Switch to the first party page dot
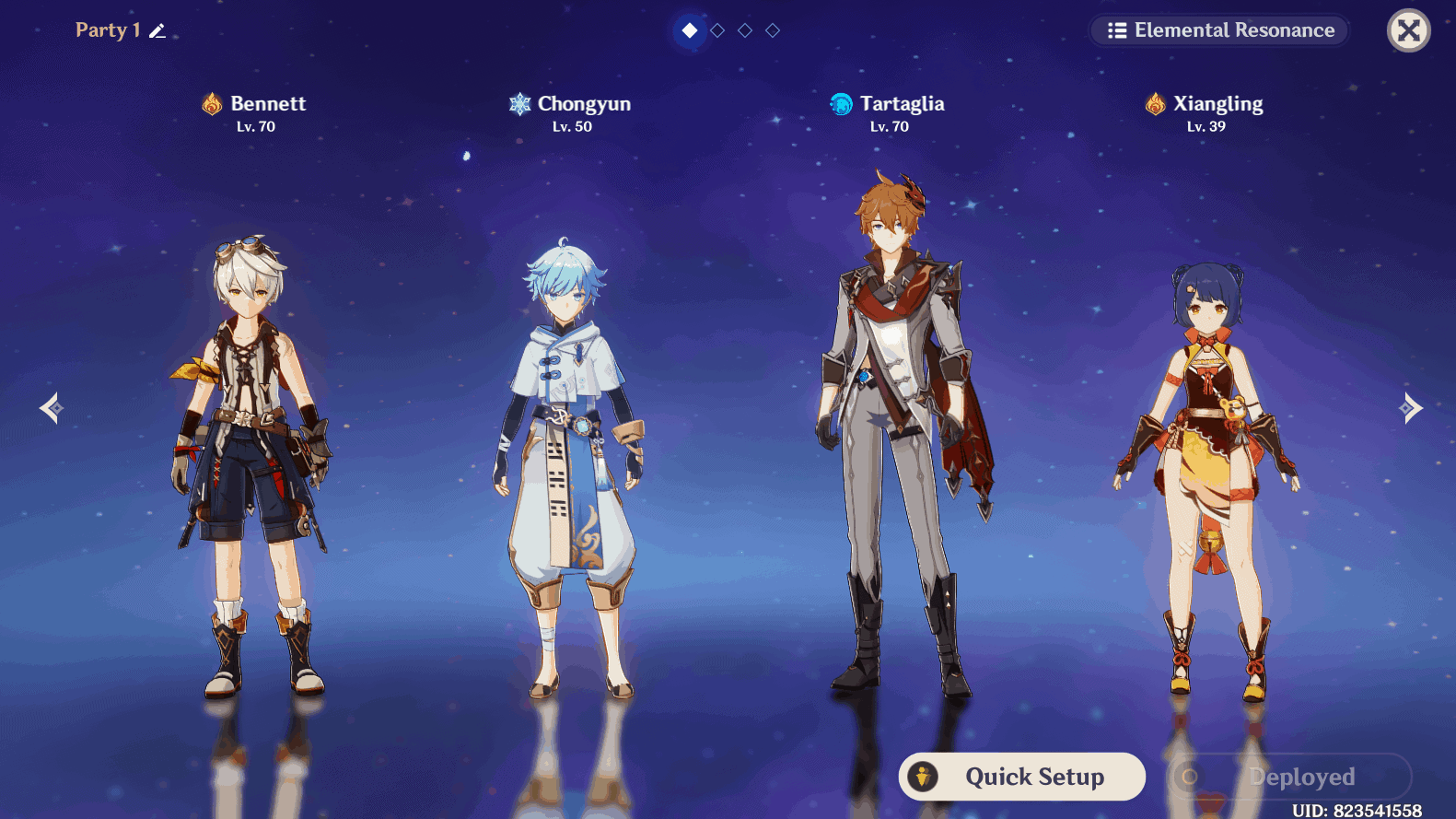The height and width of the screenshot is (819, 1456). click(690, 30)
